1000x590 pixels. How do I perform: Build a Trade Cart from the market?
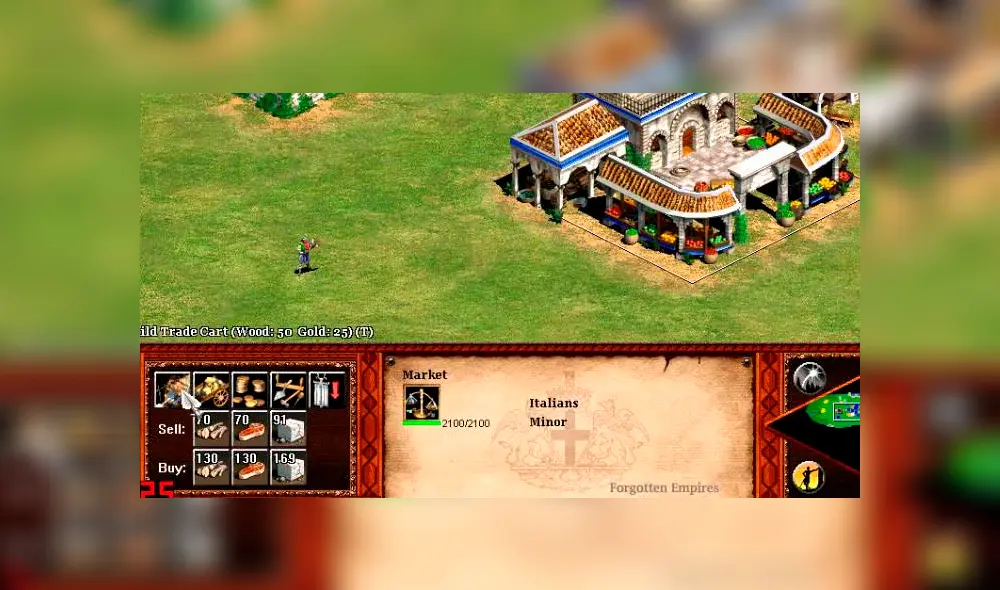tap(172, 390)
